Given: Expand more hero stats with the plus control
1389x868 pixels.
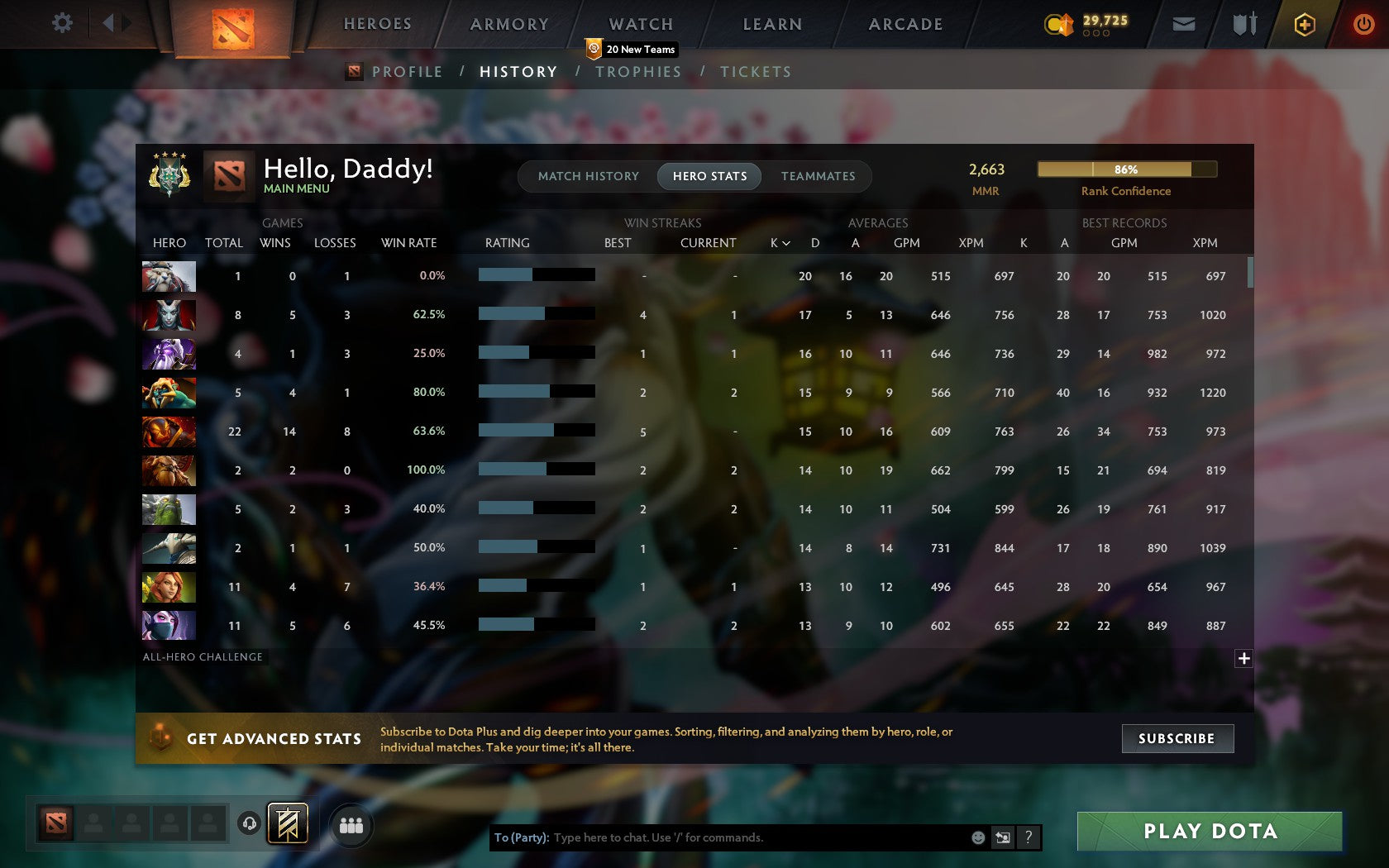Looking at the screenshot, I should point(1243,659).
